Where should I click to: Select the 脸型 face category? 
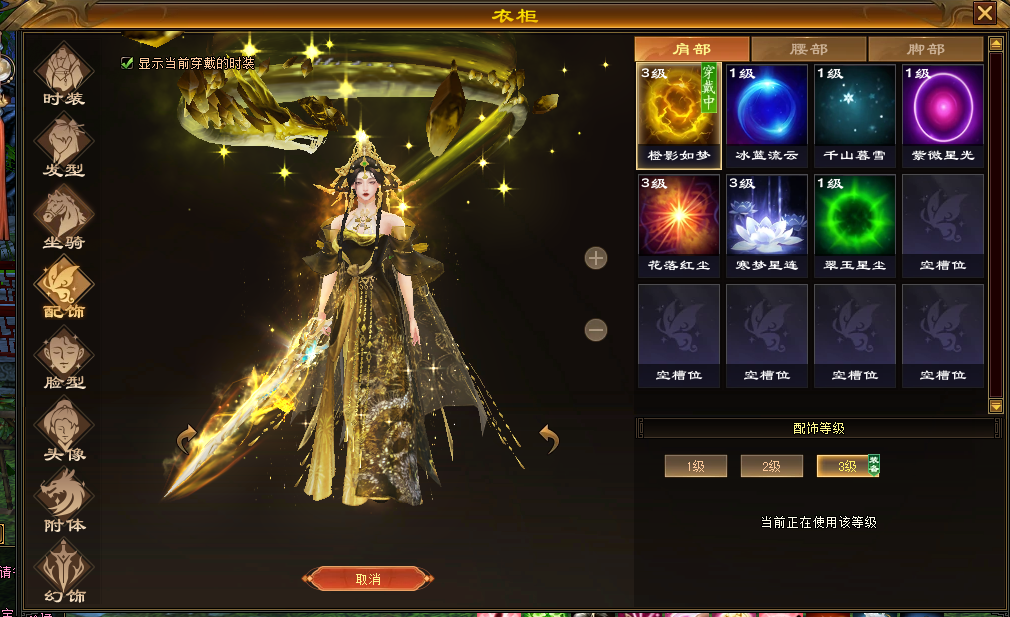(64, 358)
